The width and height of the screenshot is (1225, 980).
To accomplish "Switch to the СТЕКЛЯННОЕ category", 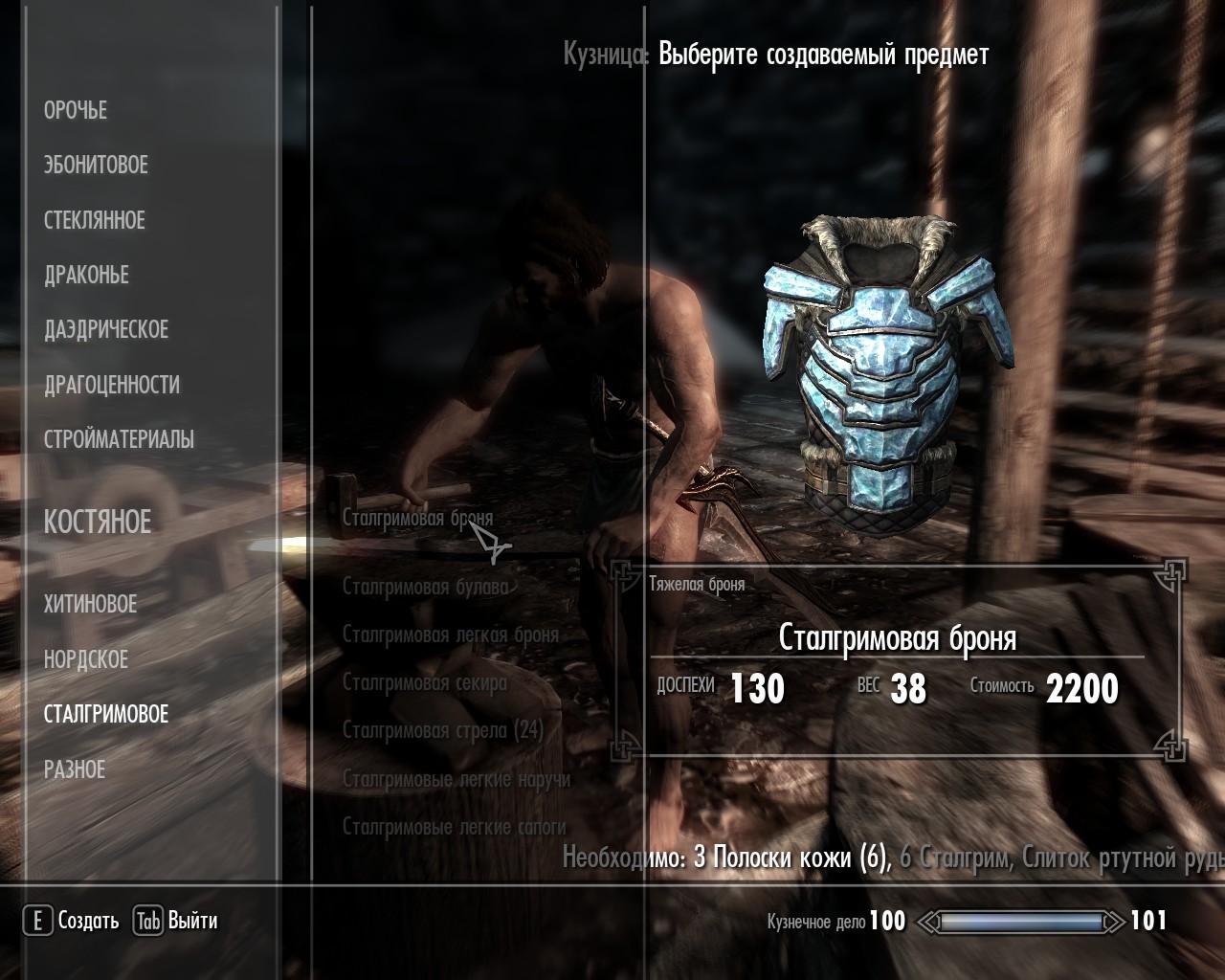I will point(94,220).
